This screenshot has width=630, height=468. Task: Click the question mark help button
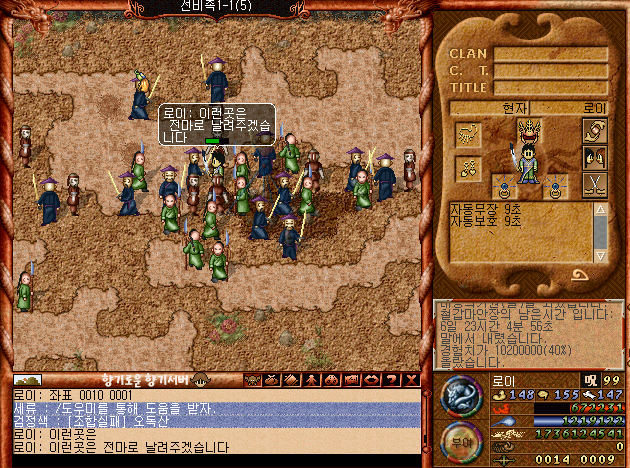(x=393, y=379)
